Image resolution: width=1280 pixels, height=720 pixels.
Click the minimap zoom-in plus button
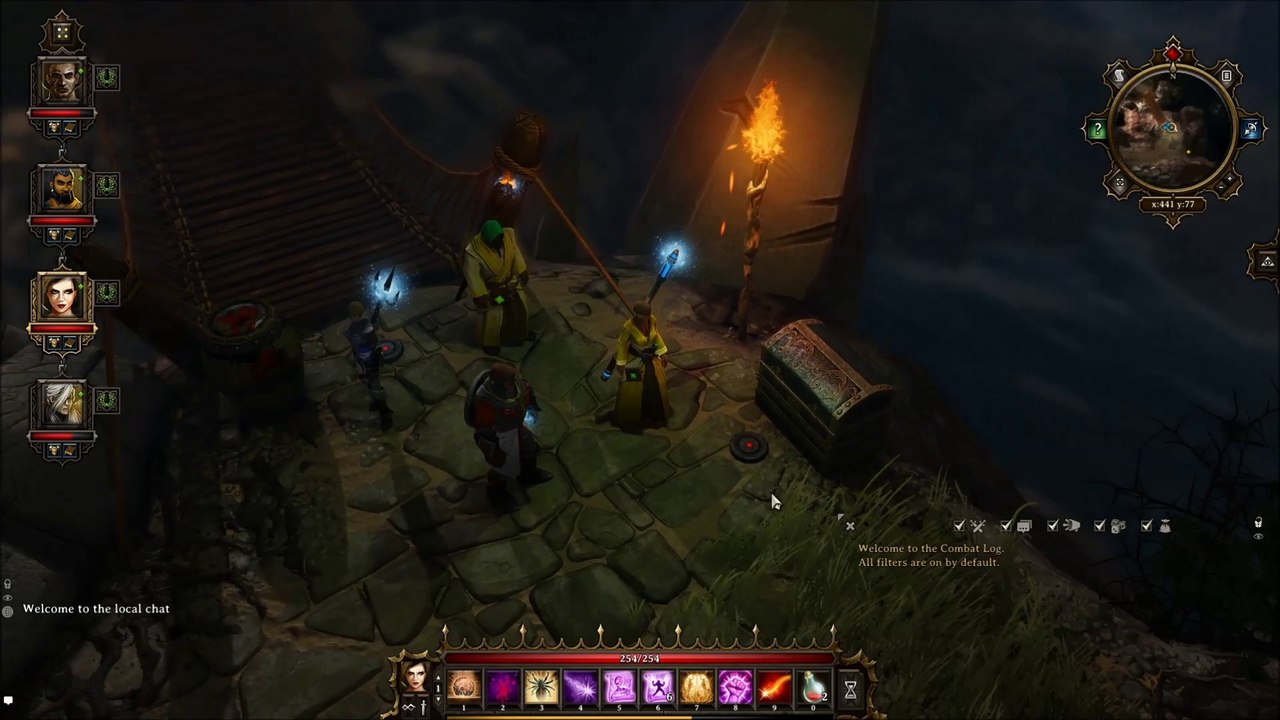click(x=1229, y=178)
